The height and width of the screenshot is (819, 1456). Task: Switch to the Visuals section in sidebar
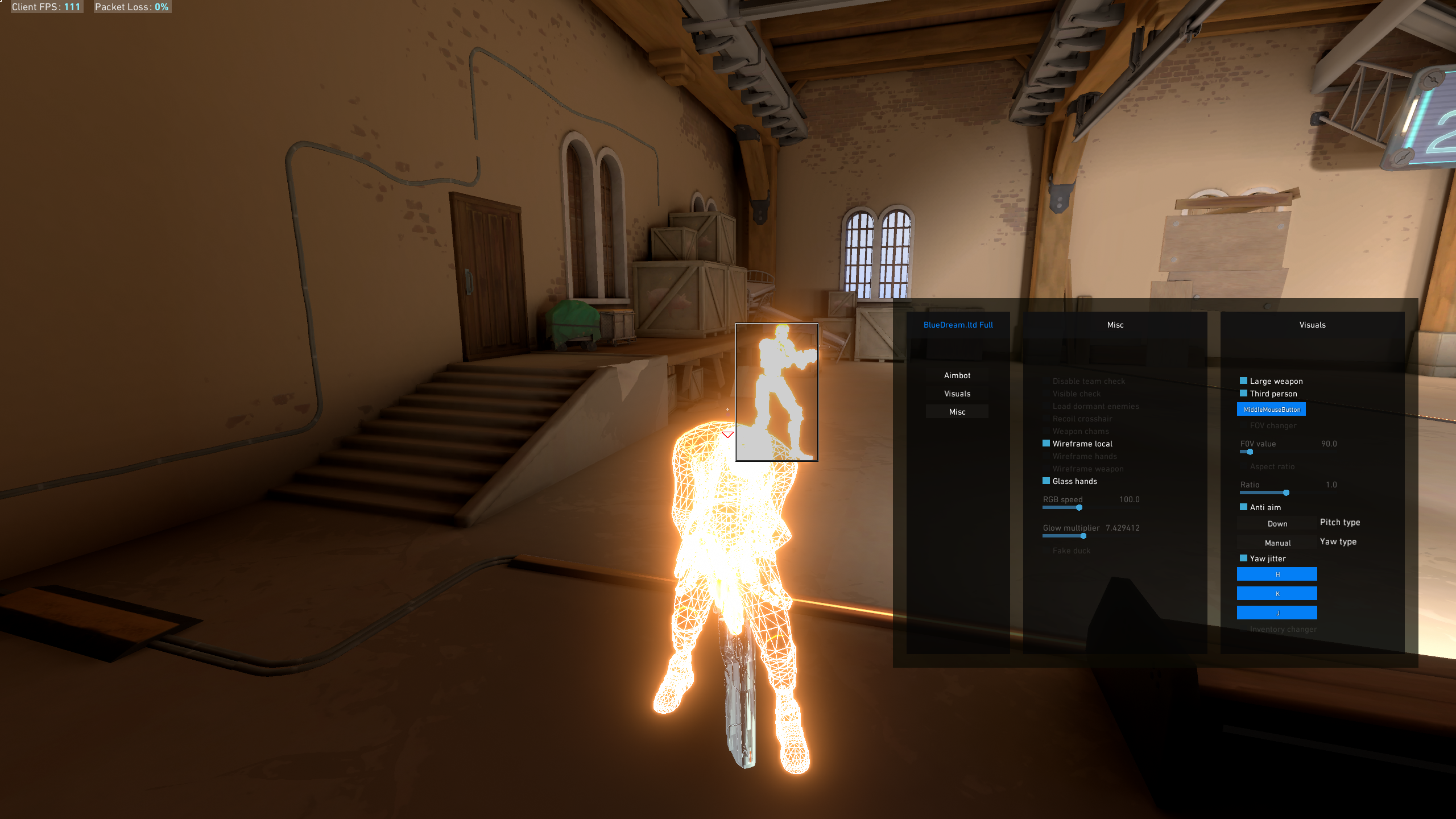(957, 394)
